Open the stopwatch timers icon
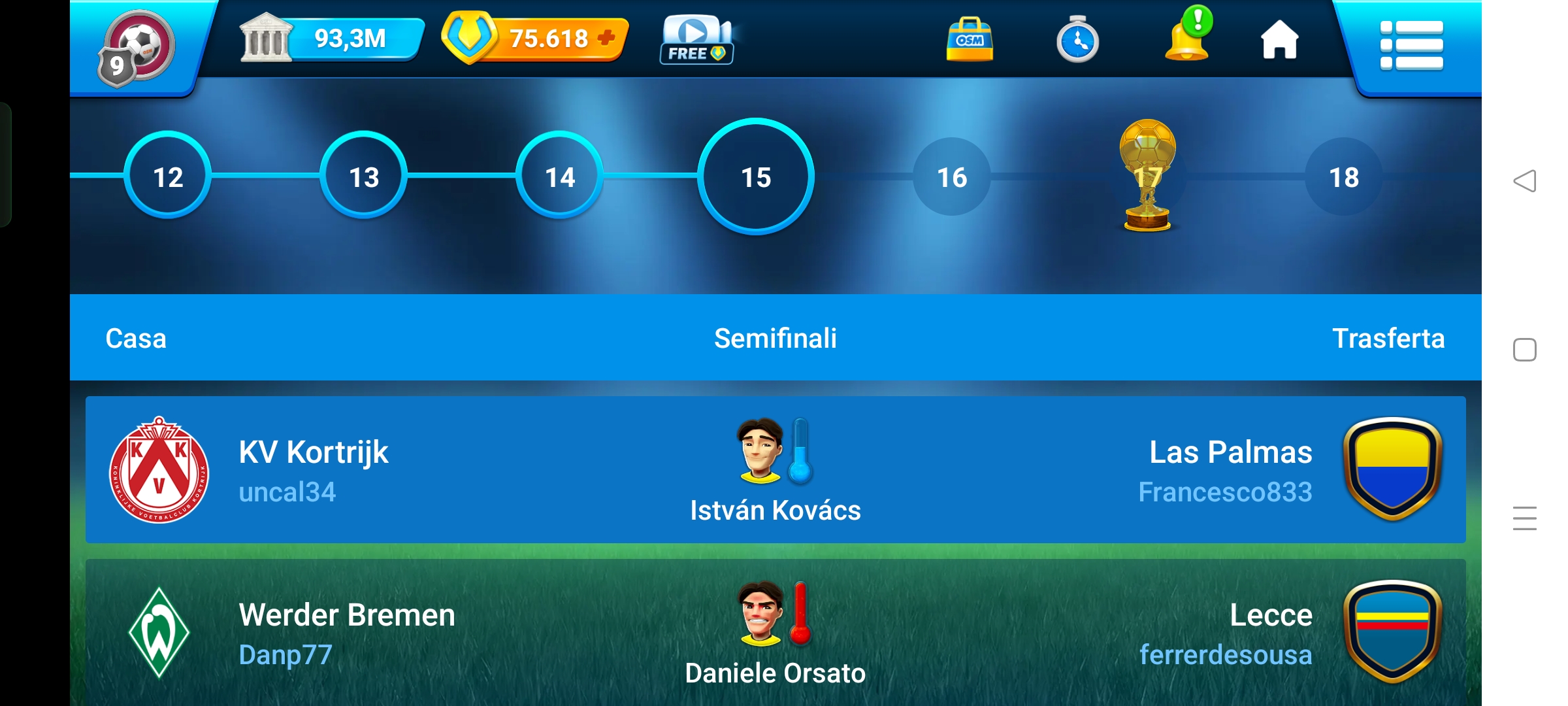The width and height of the screenshot is (1568, 706). coord(1077,41)
